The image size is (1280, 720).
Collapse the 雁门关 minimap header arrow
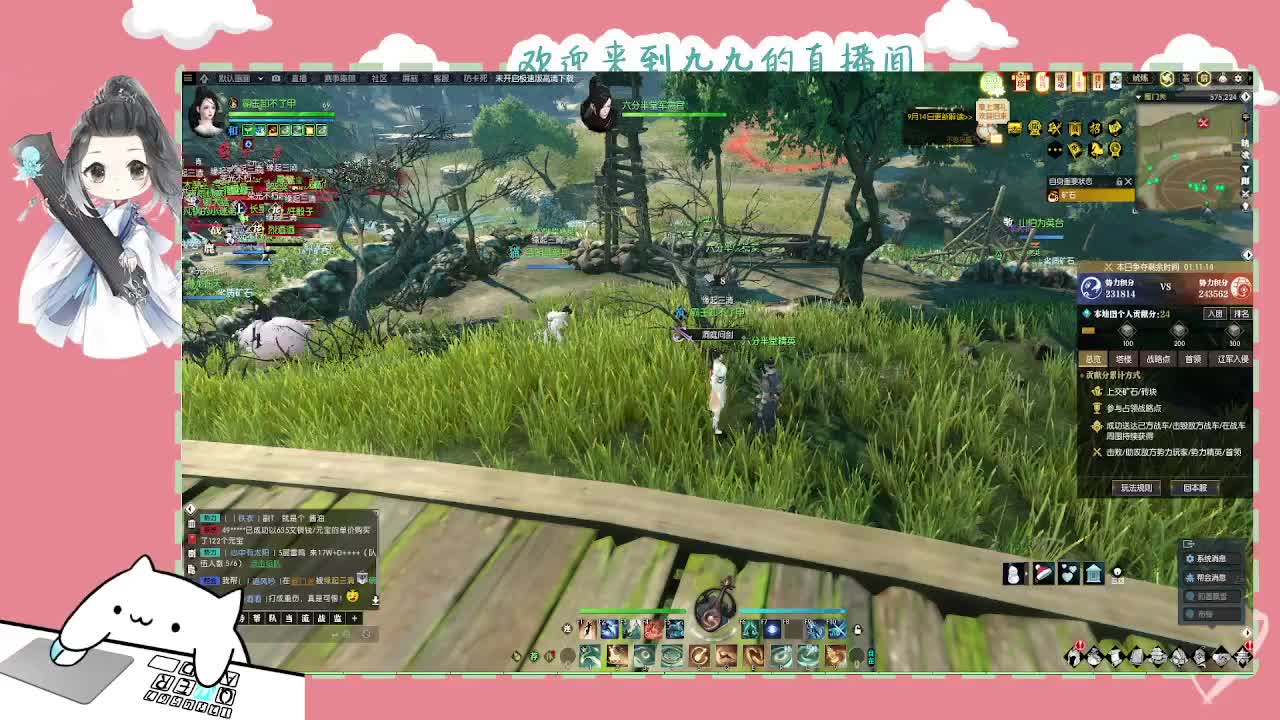point(1137,97)
